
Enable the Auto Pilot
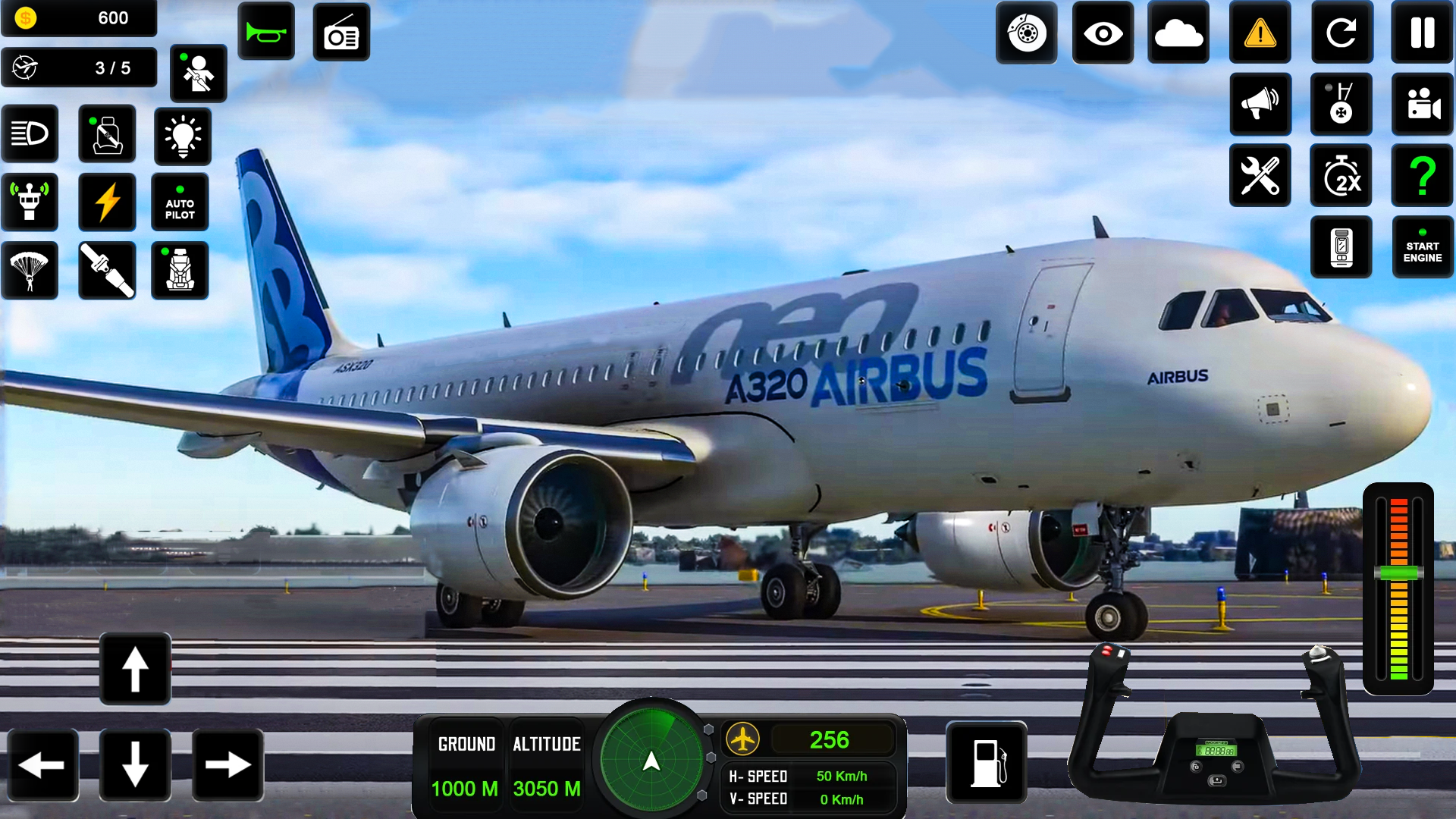(x=180, y=202)
